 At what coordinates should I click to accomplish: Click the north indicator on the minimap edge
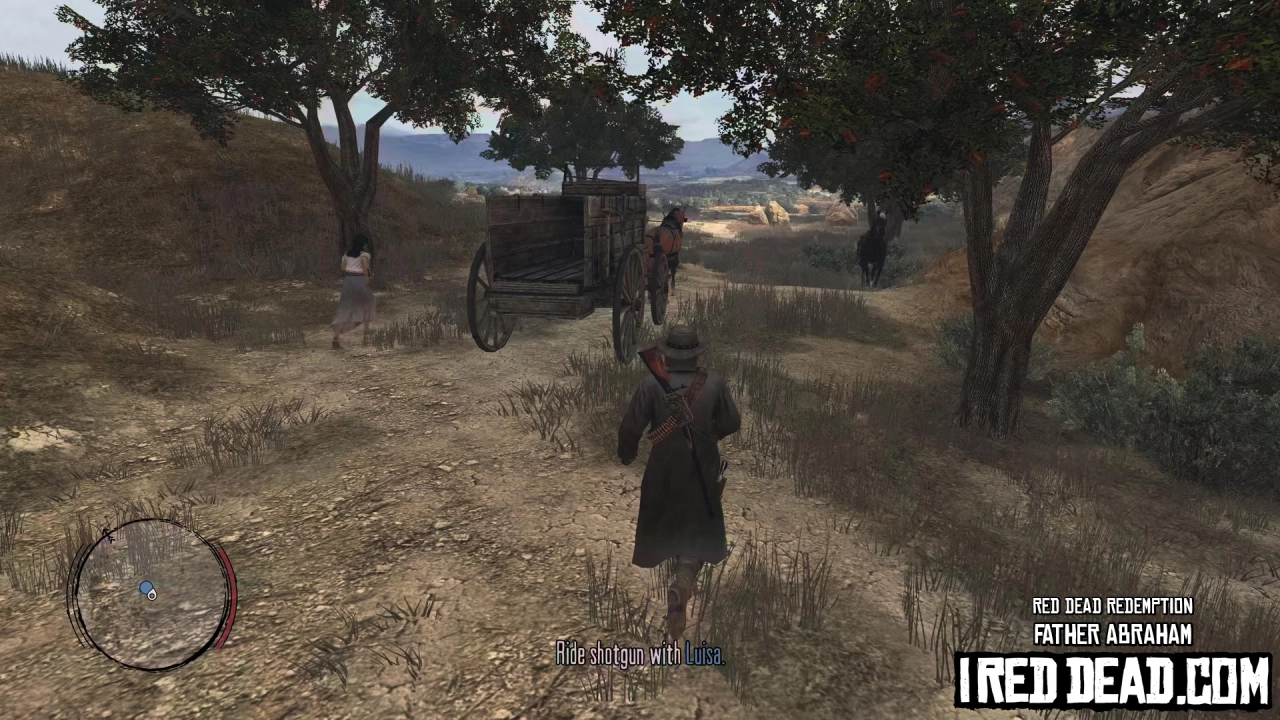tap(109, 537)
